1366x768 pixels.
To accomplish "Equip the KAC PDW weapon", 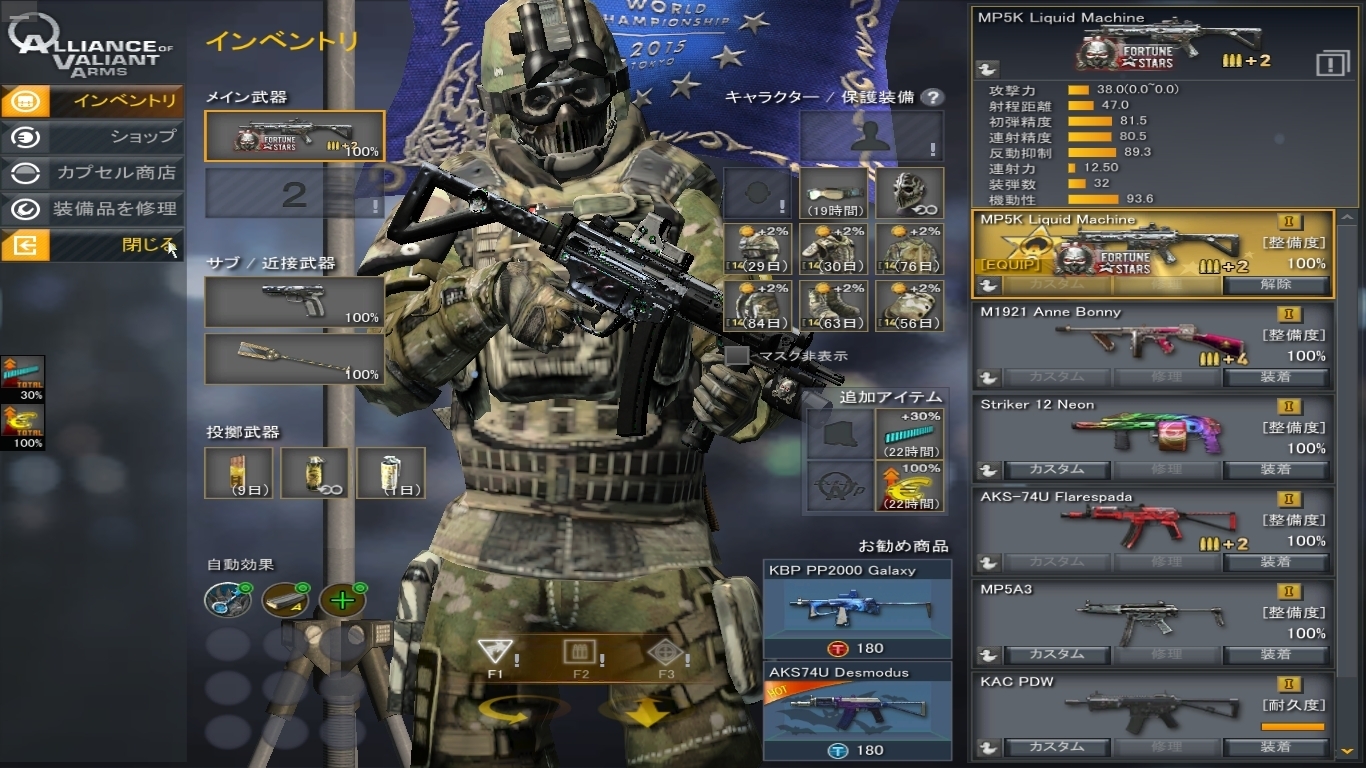I will tap(1276, 747).
